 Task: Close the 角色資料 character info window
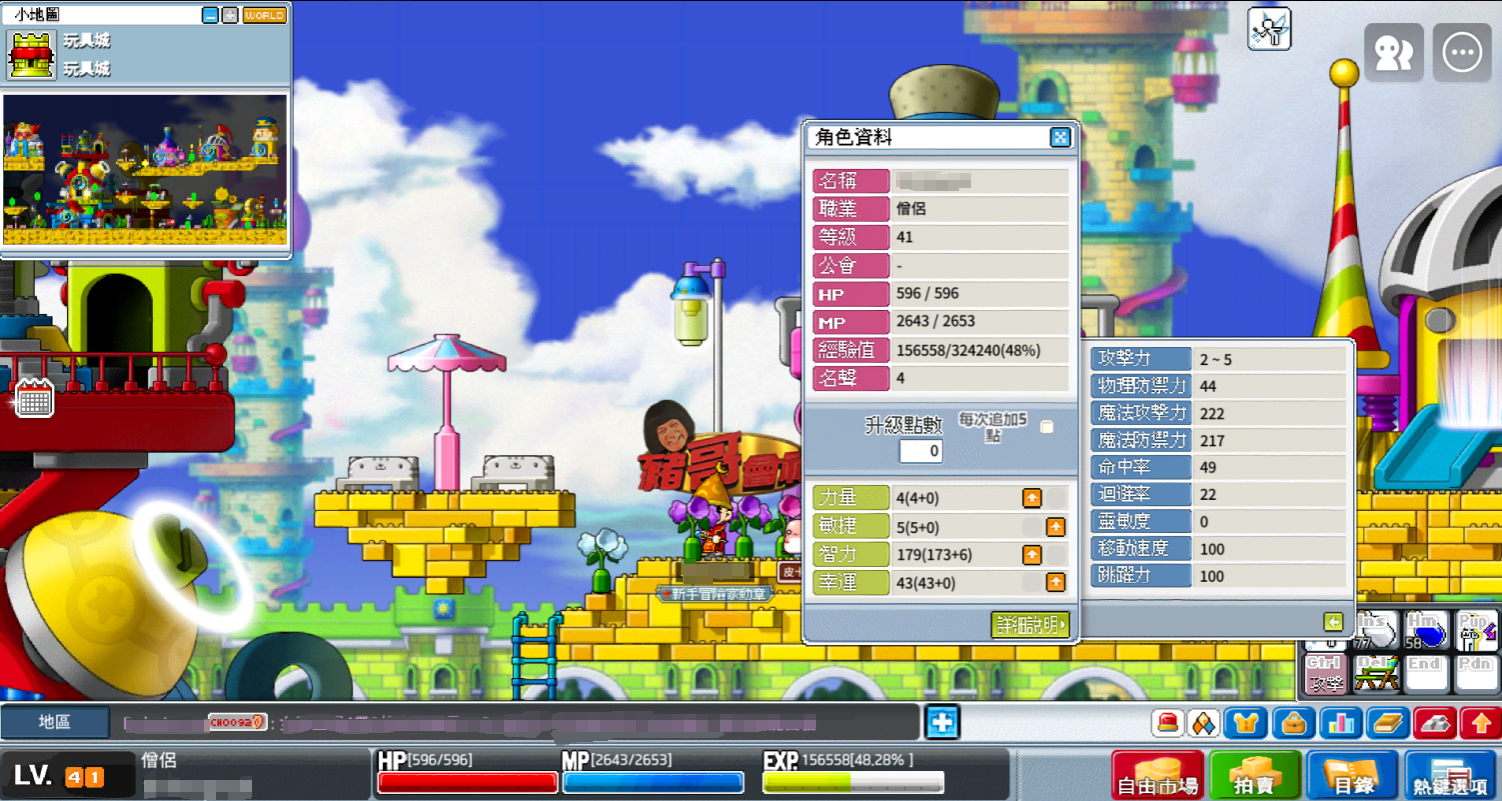pyautogui.click(x=1060, y=138)
